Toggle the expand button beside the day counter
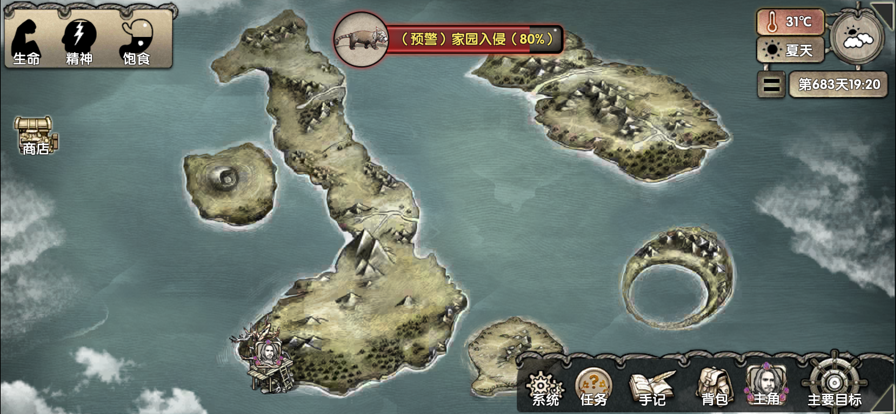The image size is (896, 414). click(x=770, y=85)
